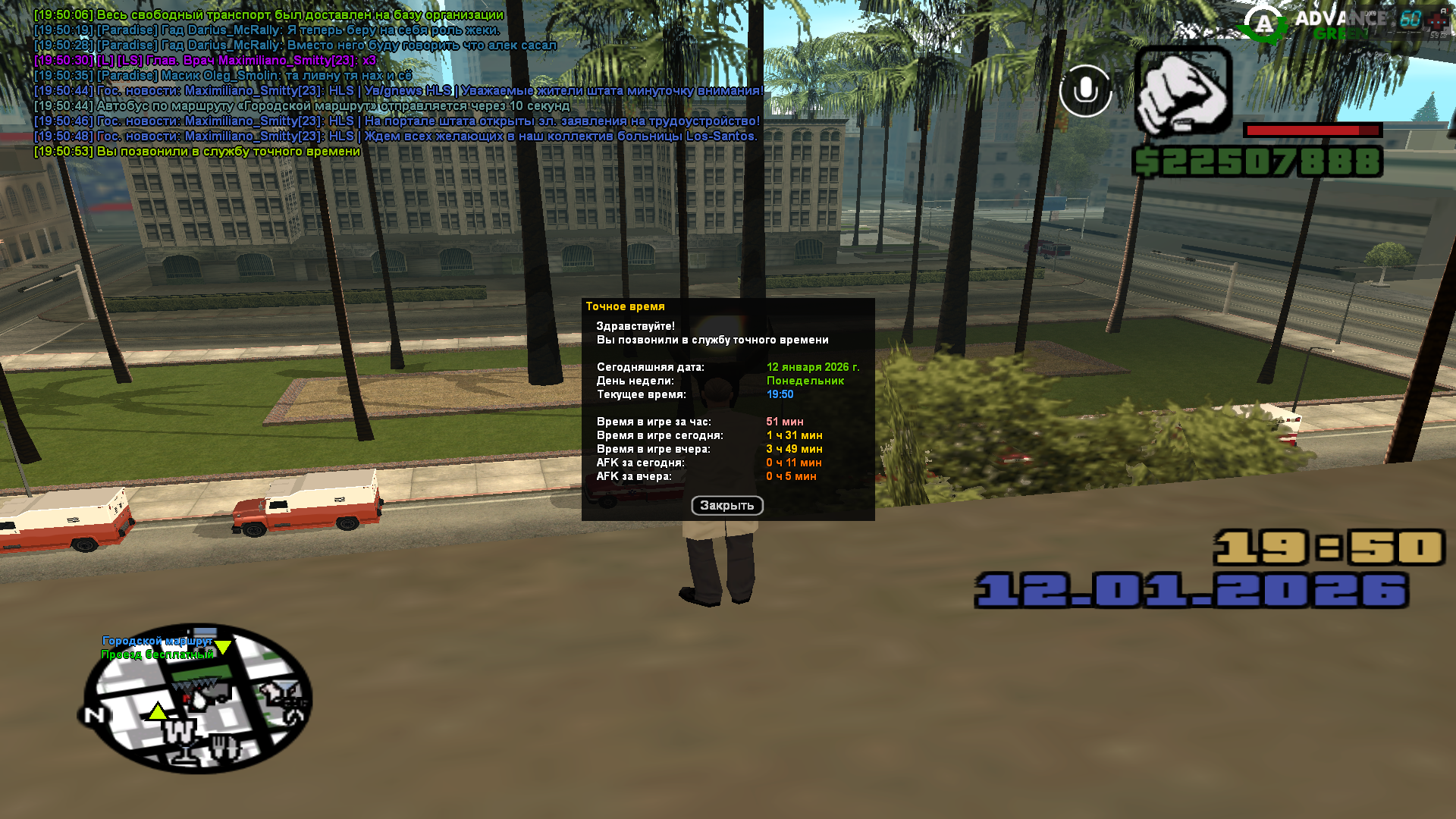Open the circular minimap
1456x819 pixels.
pos(198,698)
